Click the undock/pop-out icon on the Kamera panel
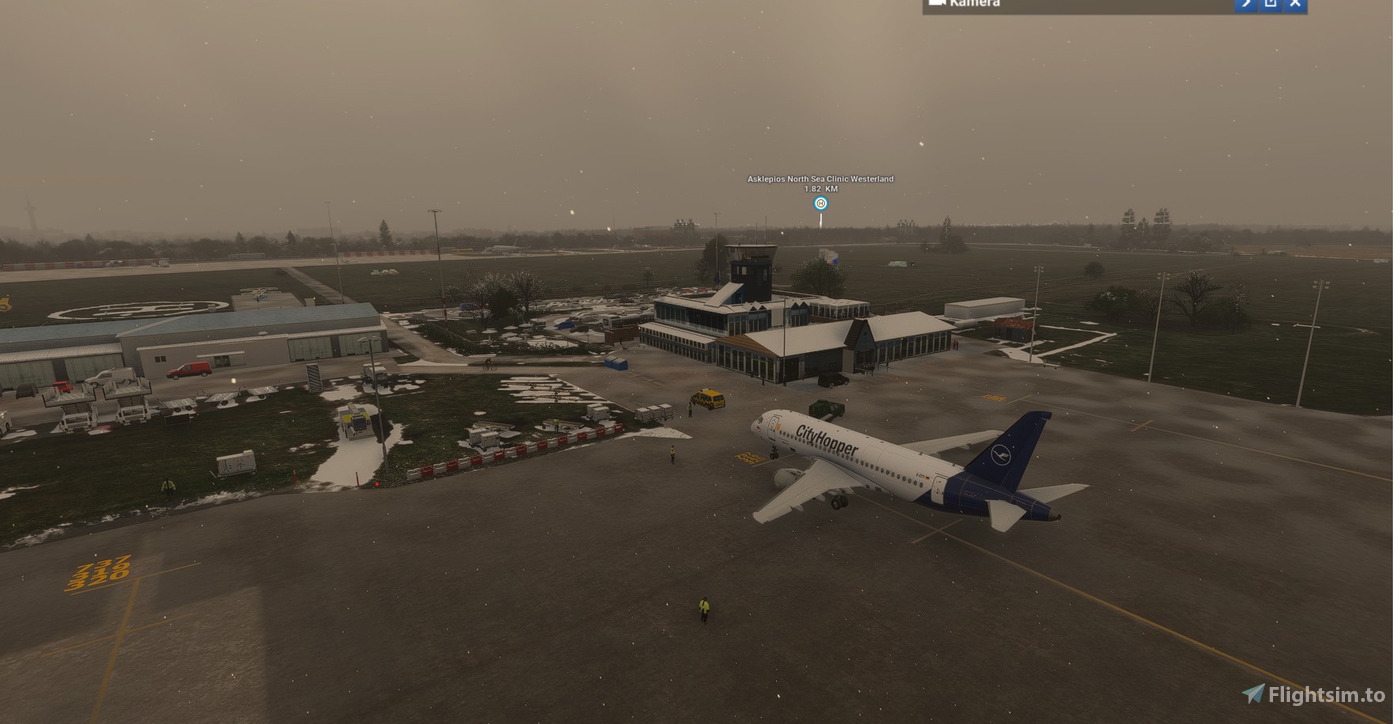Image resolution: width=1400 pixels, height=724 pixels. coord(1270,4)
